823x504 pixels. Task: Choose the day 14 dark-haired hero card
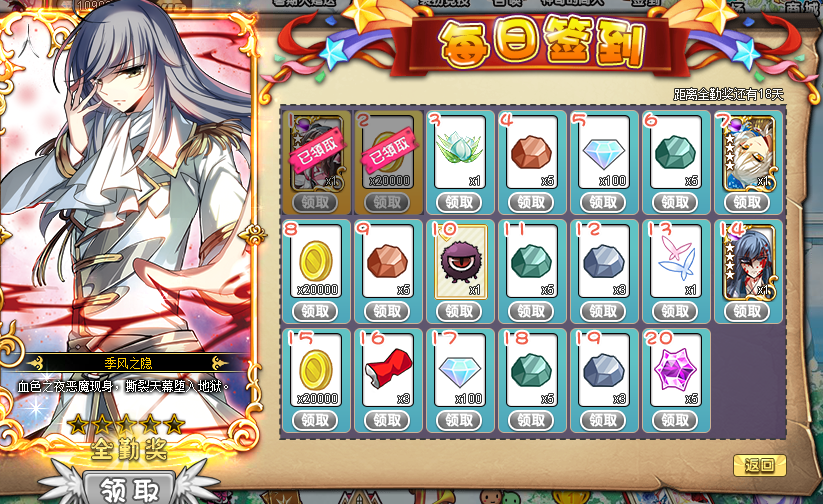[748, 260]
